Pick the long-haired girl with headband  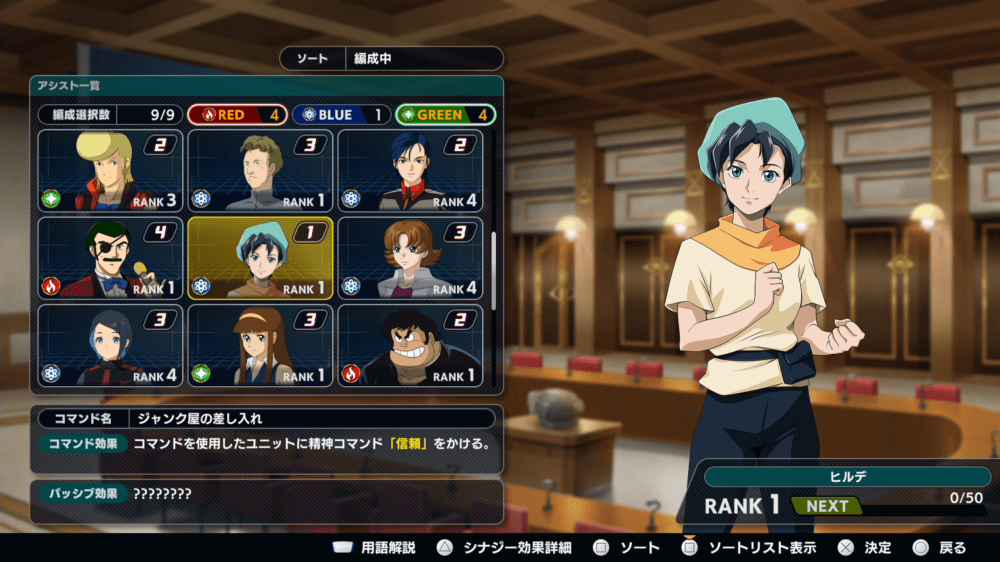click(260, 346)
